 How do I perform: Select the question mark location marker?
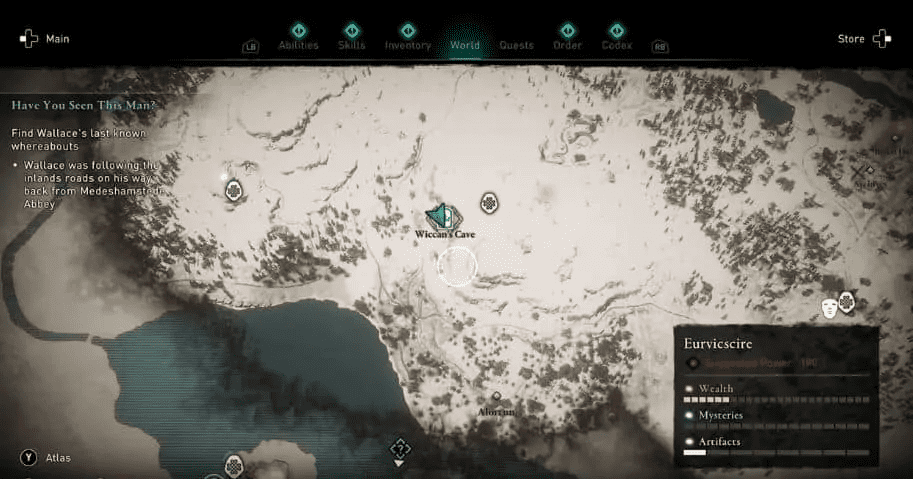[x=400, y=447]
